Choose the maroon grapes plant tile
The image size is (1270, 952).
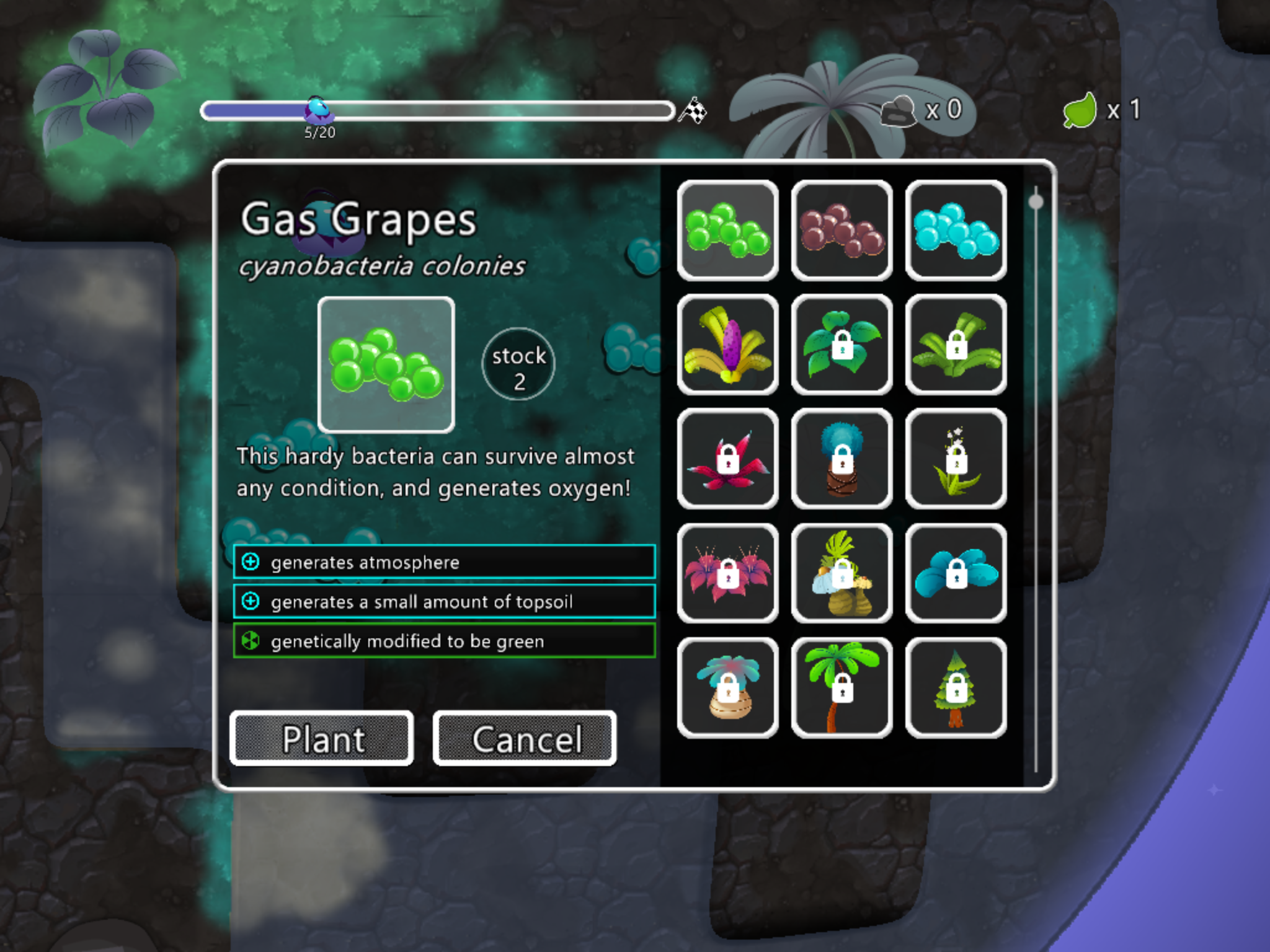[x=841, y=231]
